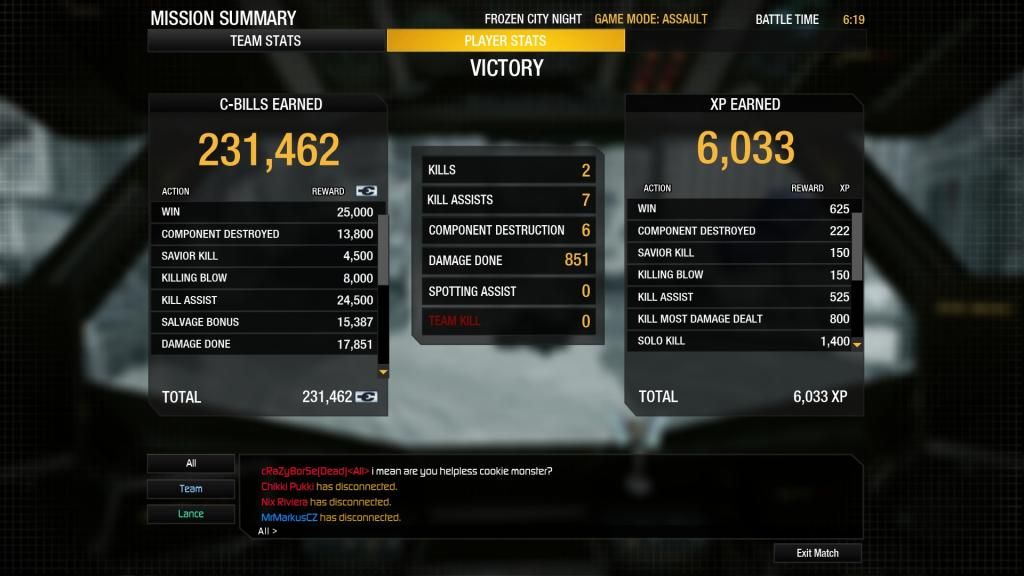Choose the All chat channel
The width and height of the screenshot is (1024, 576).
(191, 463)
